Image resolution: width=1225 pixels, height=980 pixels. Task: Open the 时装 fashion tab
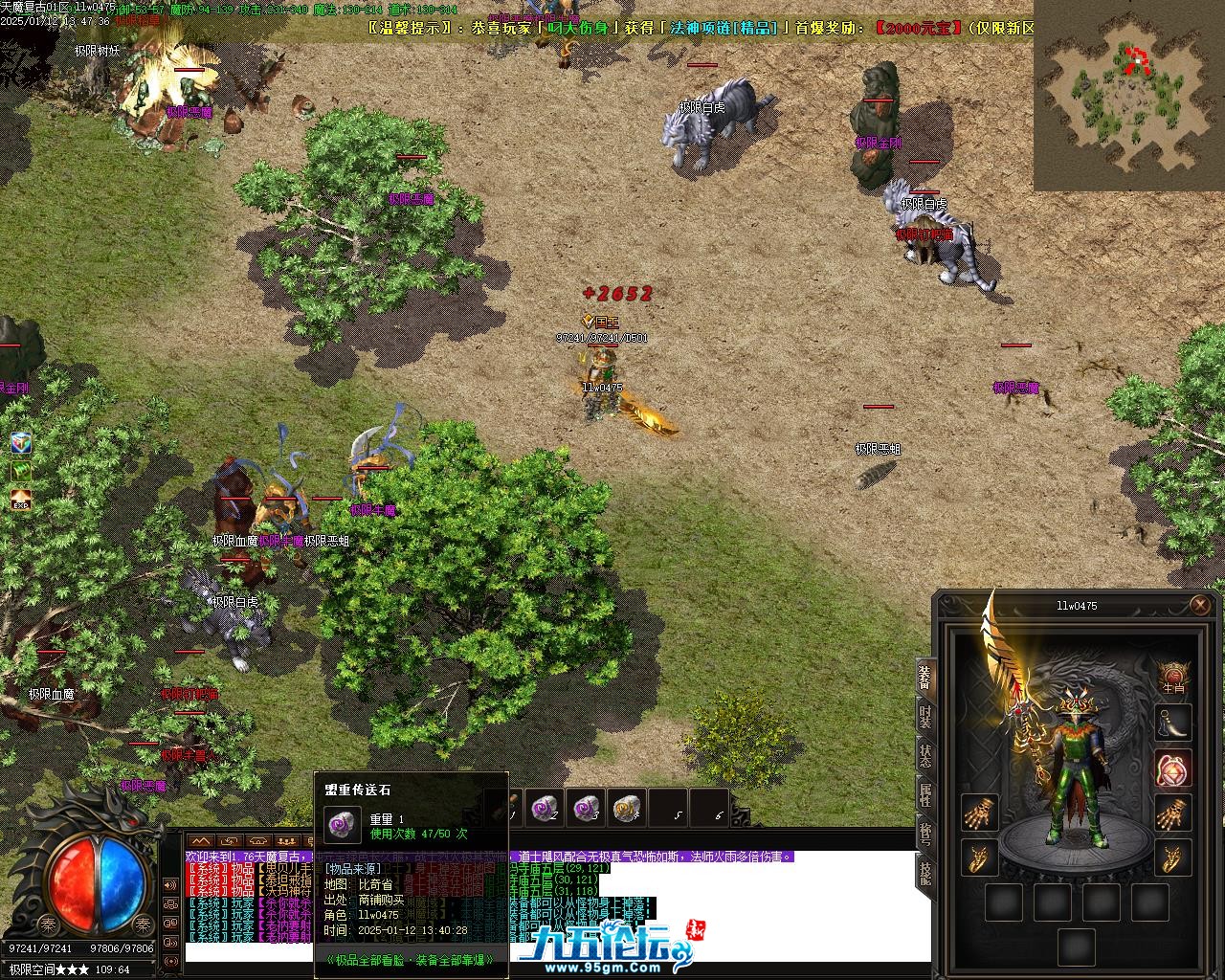924,716
